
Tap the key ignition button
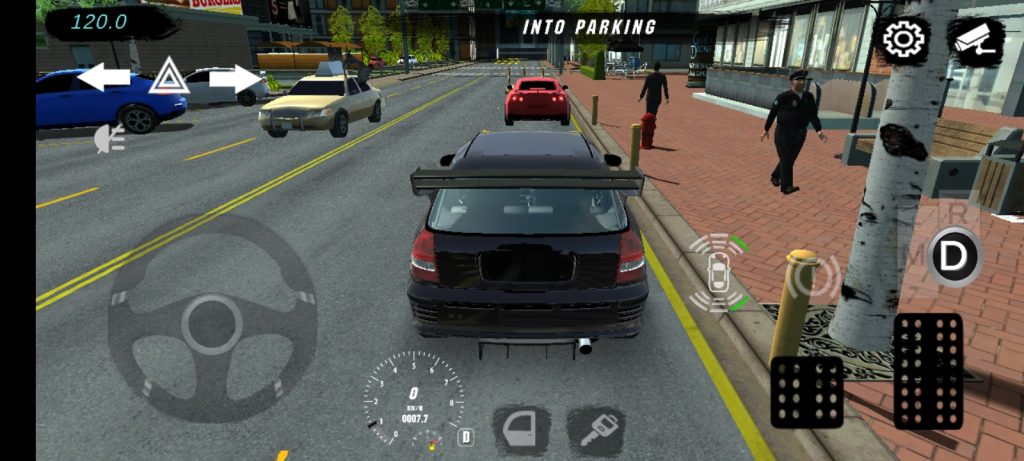click(596, 430)
